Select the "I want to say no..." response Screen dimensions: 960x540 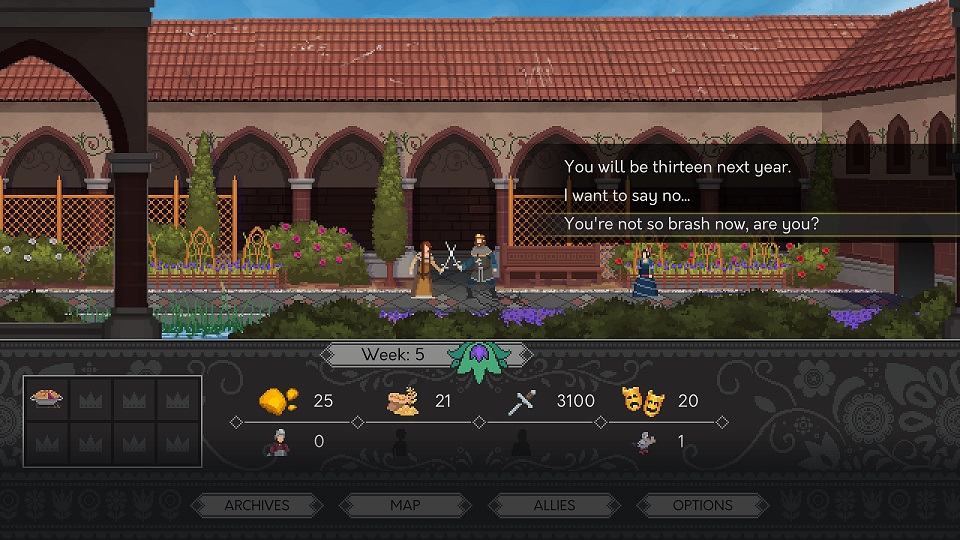[x=627, y=195]
